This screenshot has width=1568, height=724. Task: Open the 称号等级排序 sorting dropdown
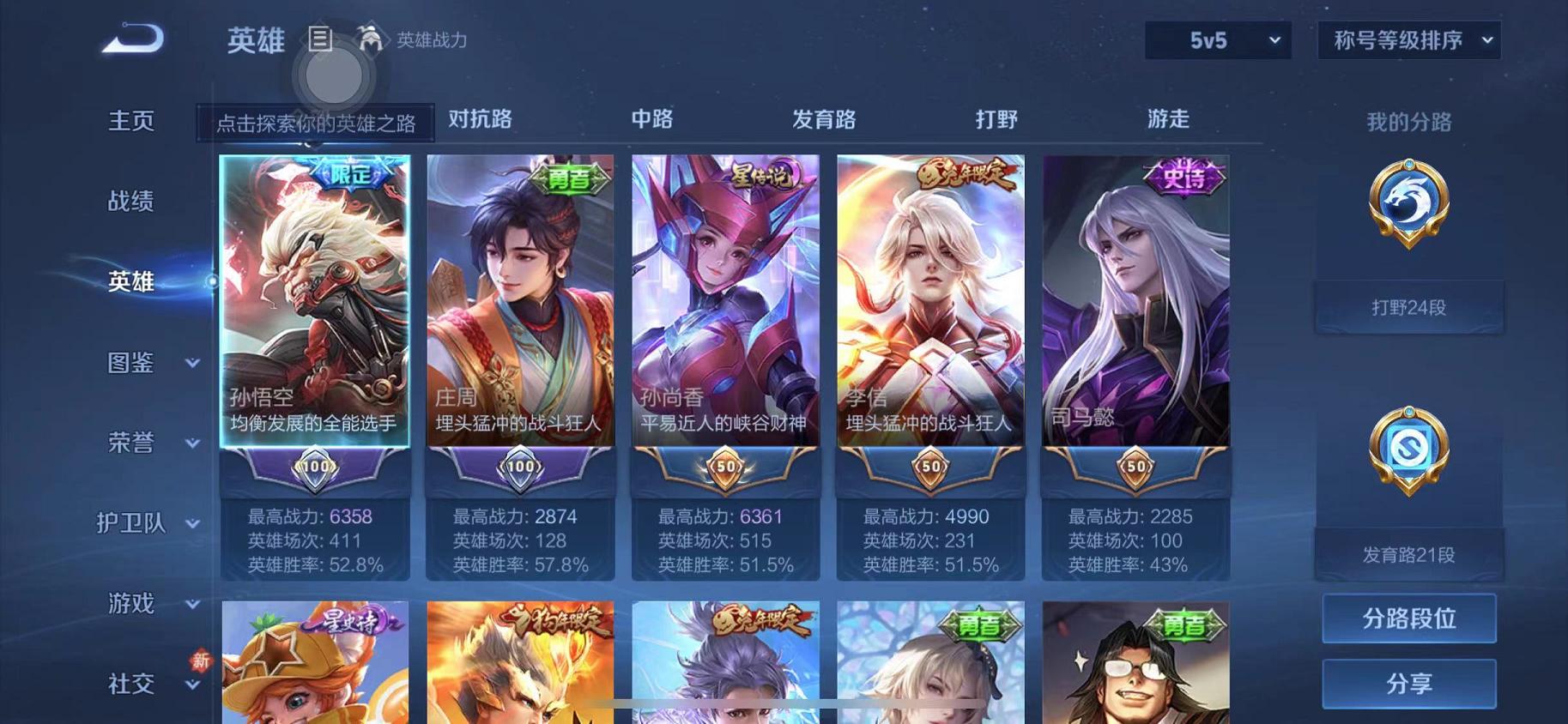[1408, 40]
